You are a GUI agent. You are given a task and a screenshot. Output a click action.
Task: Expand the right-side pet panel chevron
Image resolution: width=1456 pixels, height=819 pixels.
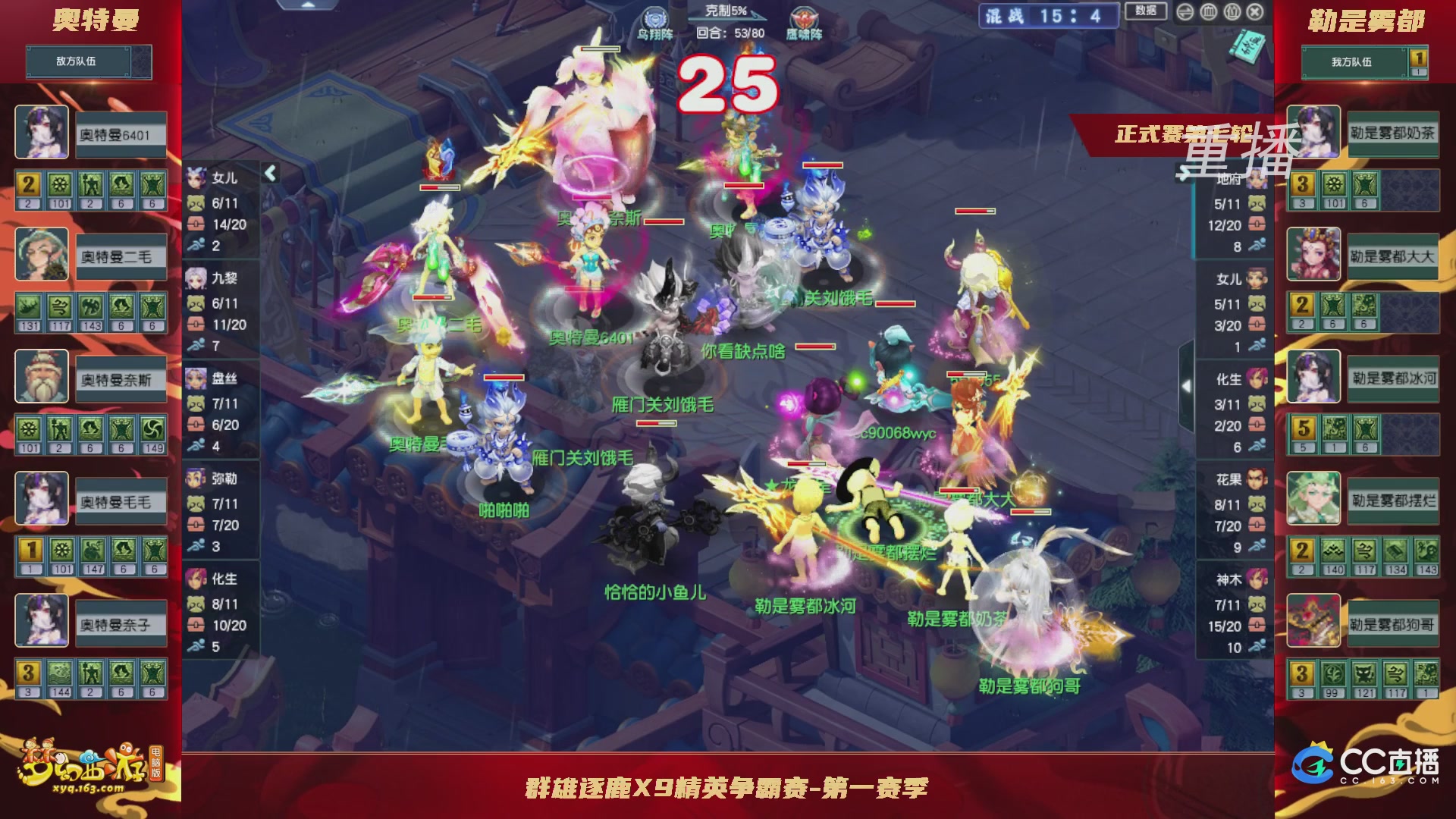tap(1184, 171)
